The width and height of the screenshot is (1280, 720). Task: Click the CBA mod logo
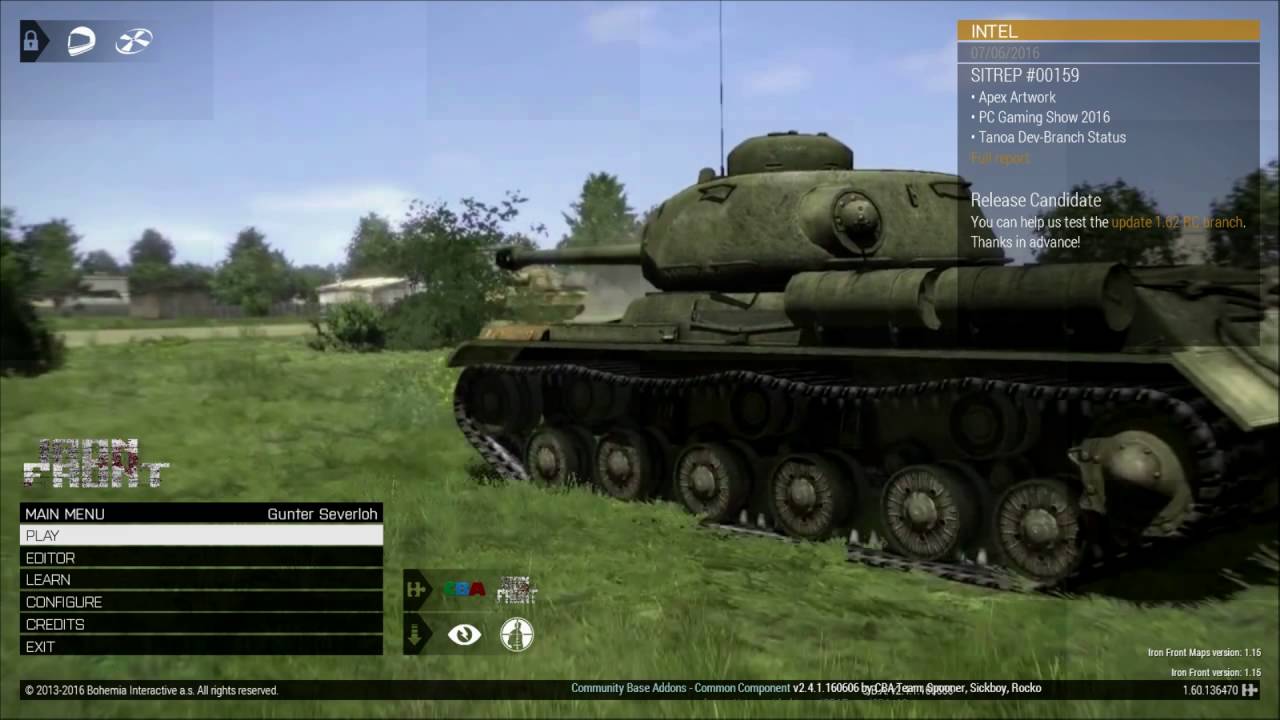click(x=464, y=590)
